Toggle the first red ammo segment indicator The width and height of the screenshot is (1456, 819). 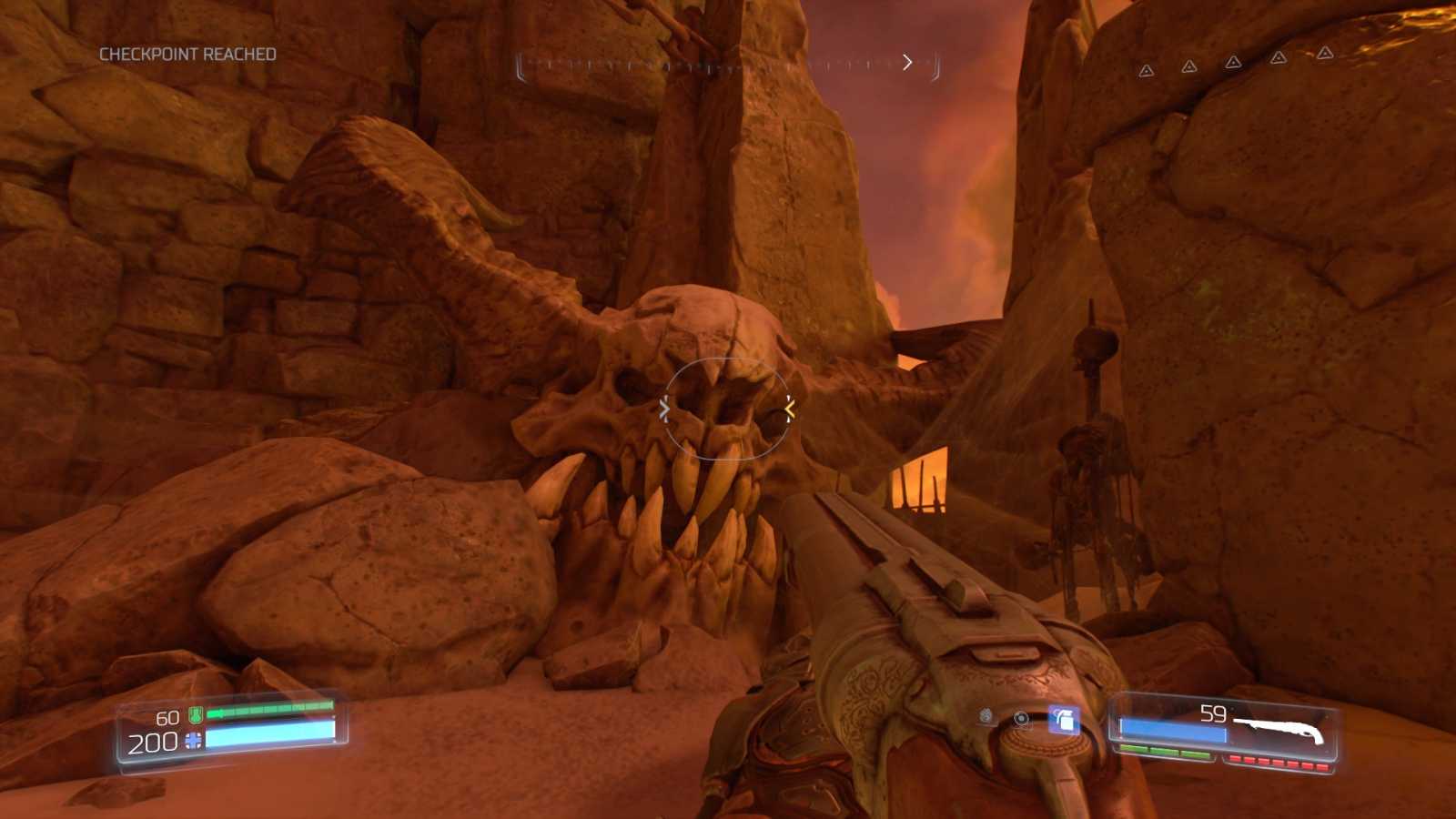tap(1237, 759)
